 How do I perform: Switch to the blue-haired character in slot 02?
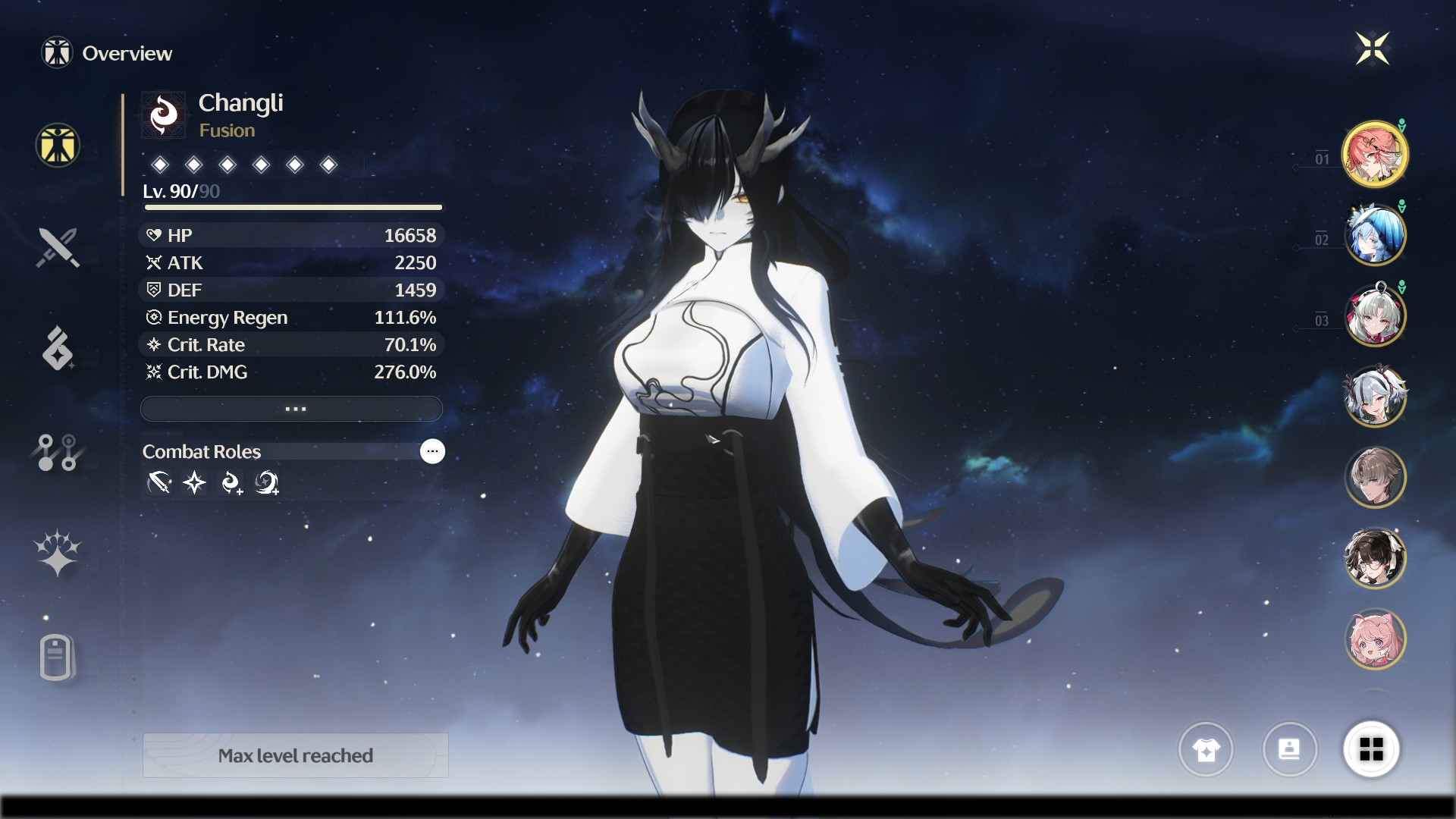[x=1376, y=235]
